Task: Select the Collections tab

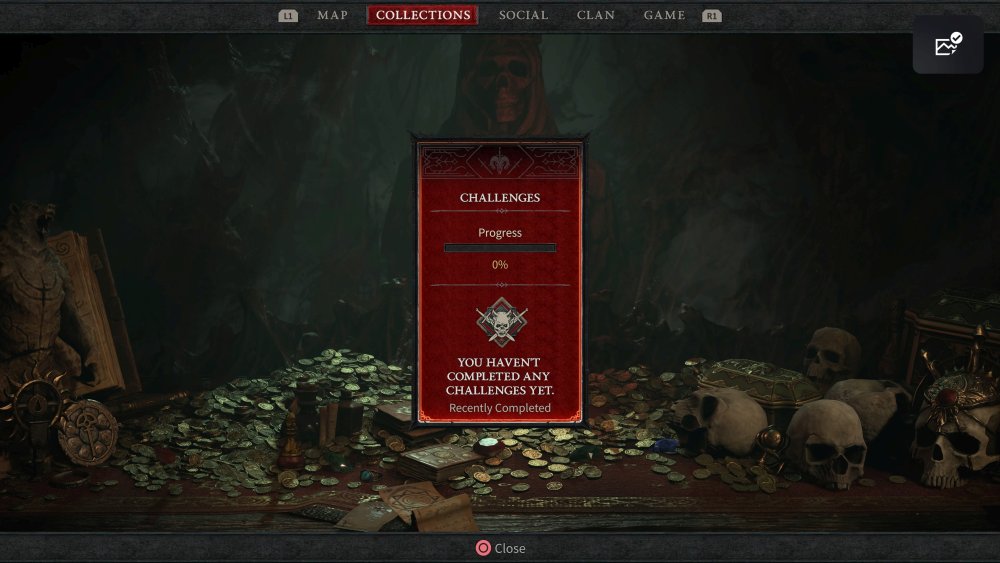Action: (422, 15)
